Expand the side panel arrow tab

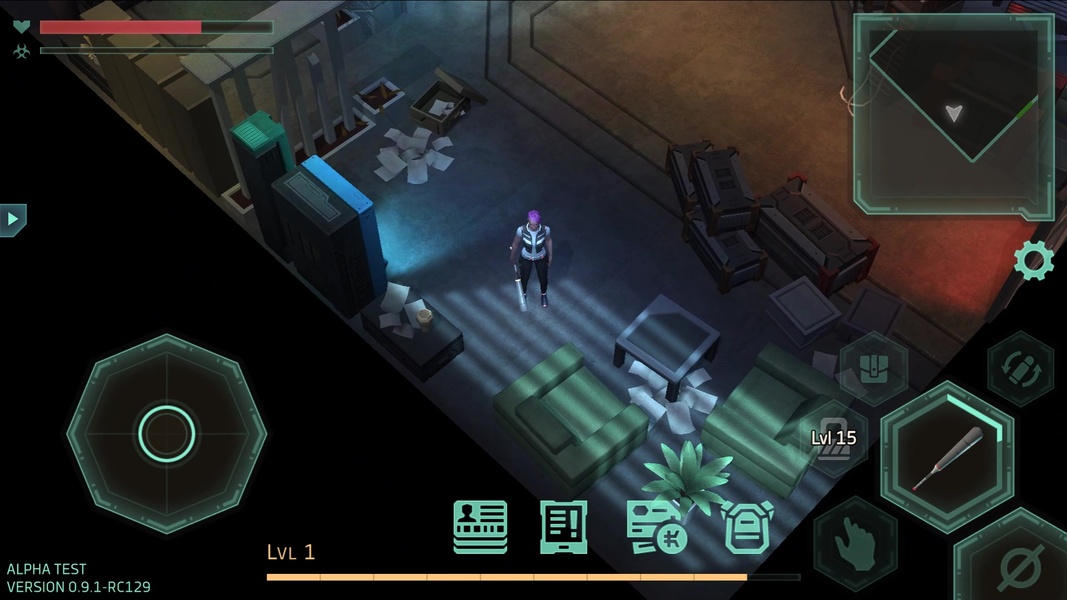[x=13, y=219]
